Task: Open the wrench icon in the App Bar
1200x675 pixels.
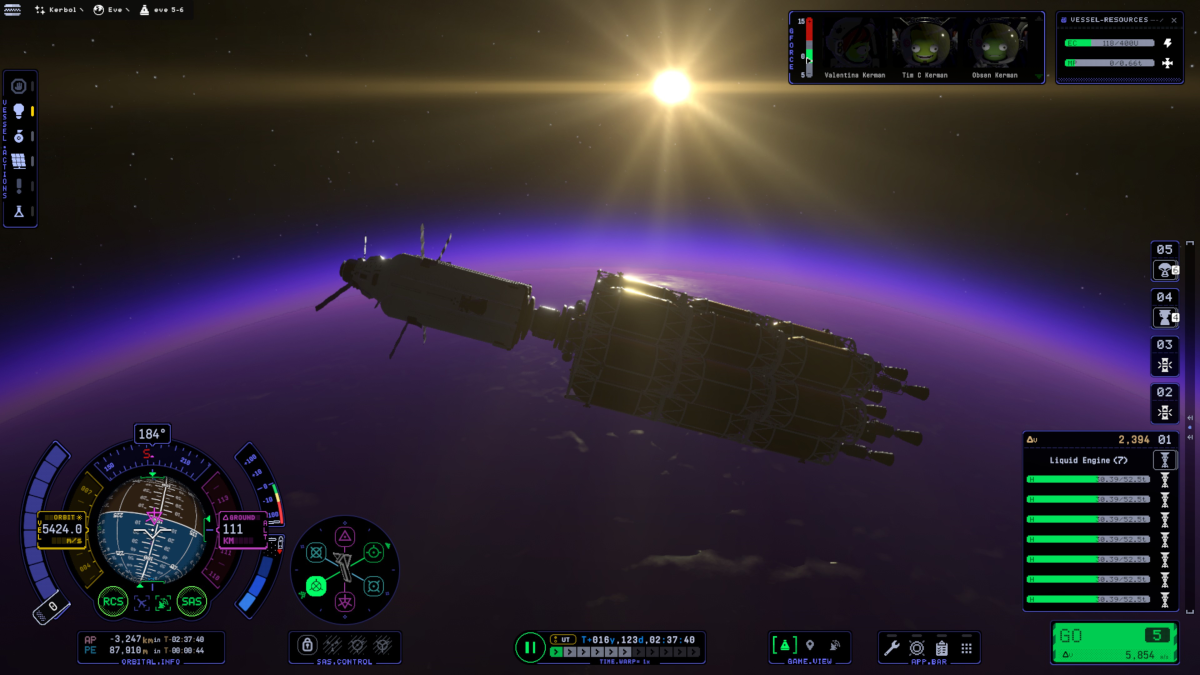Action: click(x=891, y=648)
